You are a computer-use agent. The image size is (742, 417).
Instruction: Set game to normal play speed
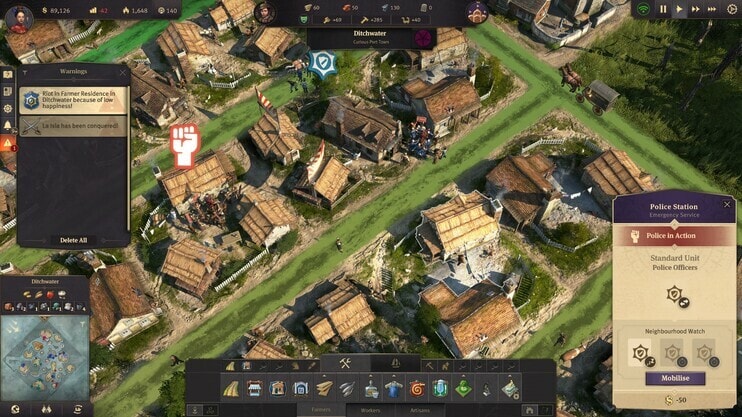click(x=682, y=9)
